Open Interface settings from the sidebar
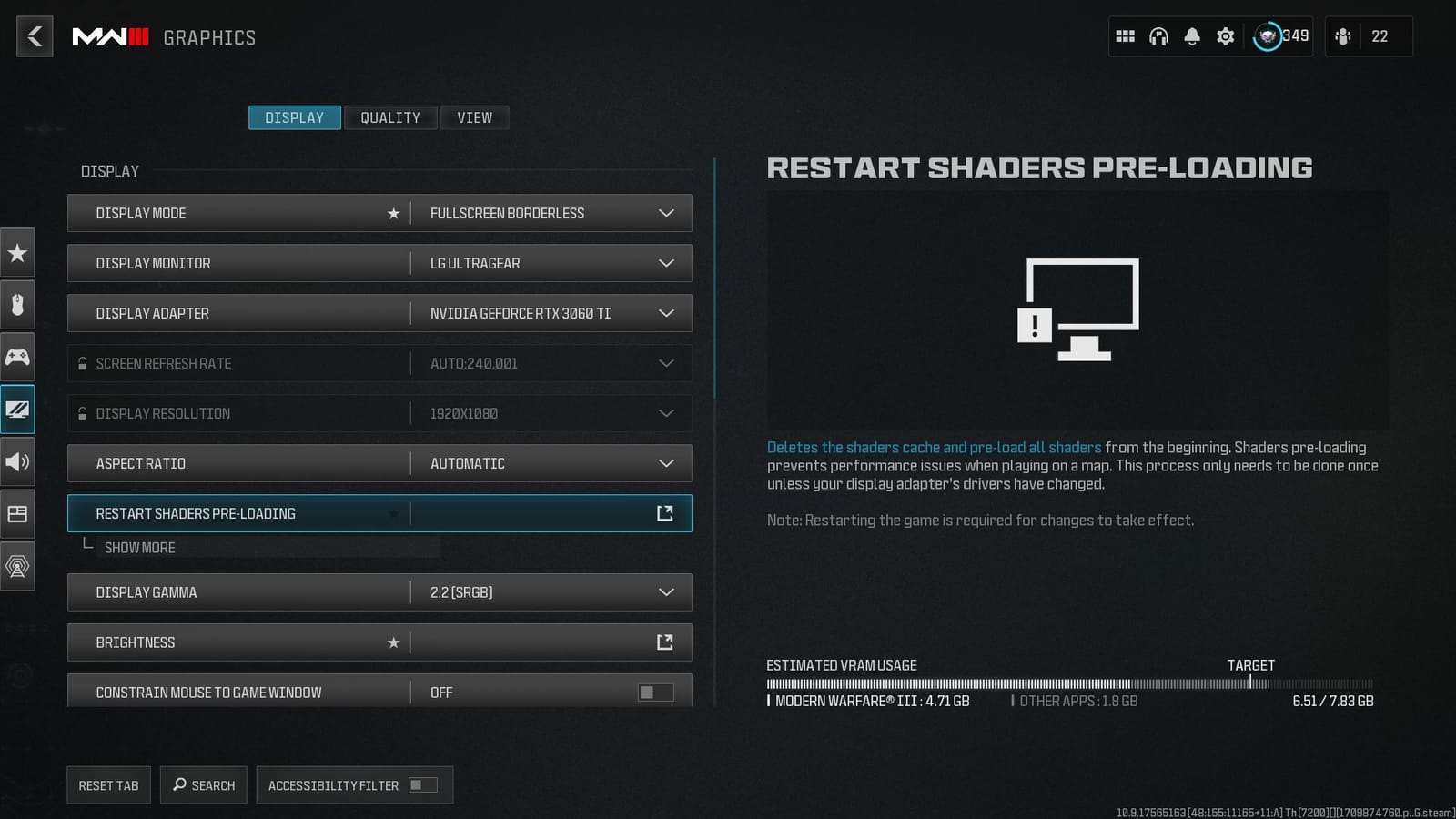The height and width of the screenshot is (819, 1456). point(17,513)
